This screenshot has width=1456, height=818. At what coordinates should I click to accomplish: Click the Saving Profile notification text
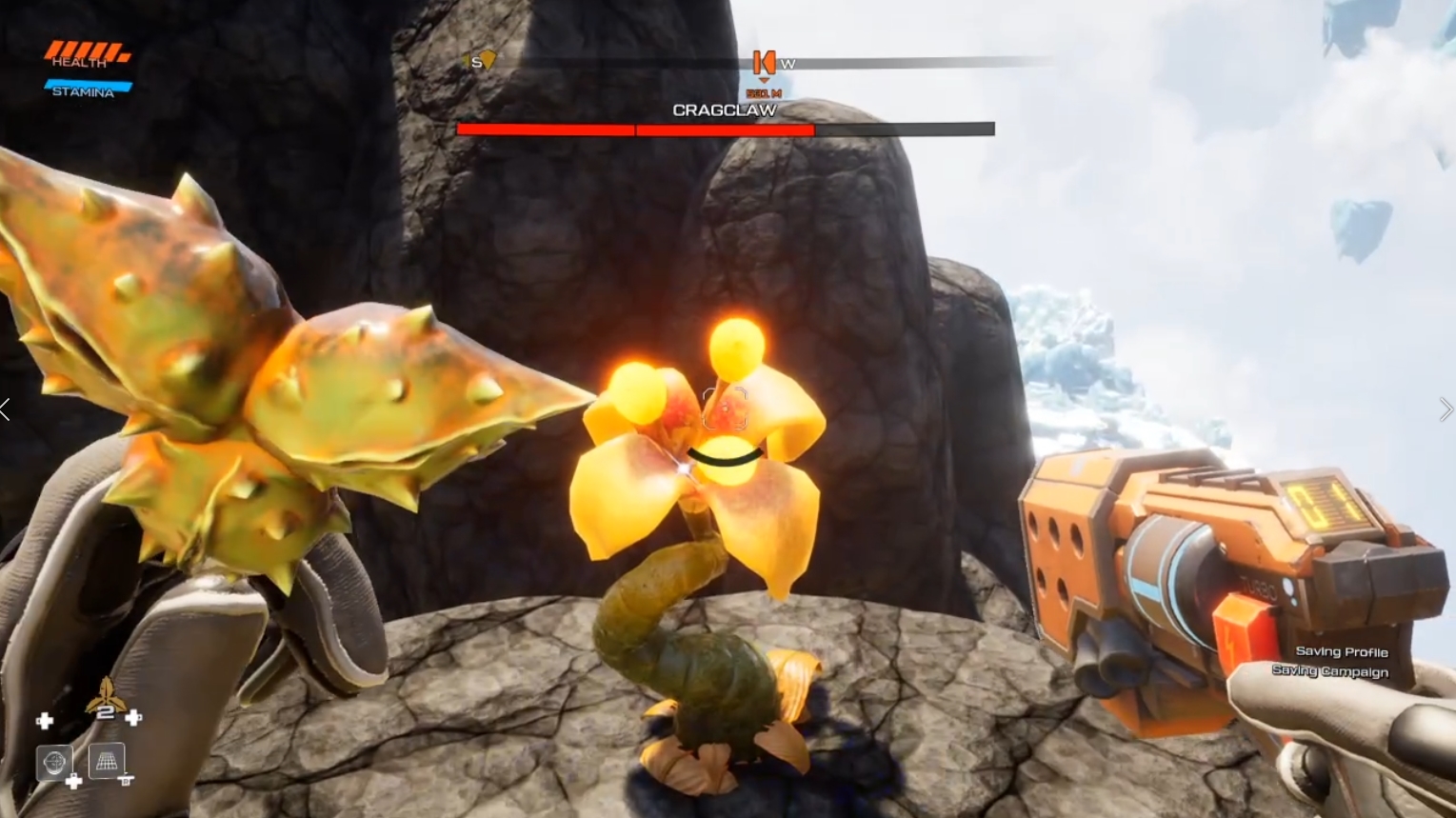point(1341,653)
